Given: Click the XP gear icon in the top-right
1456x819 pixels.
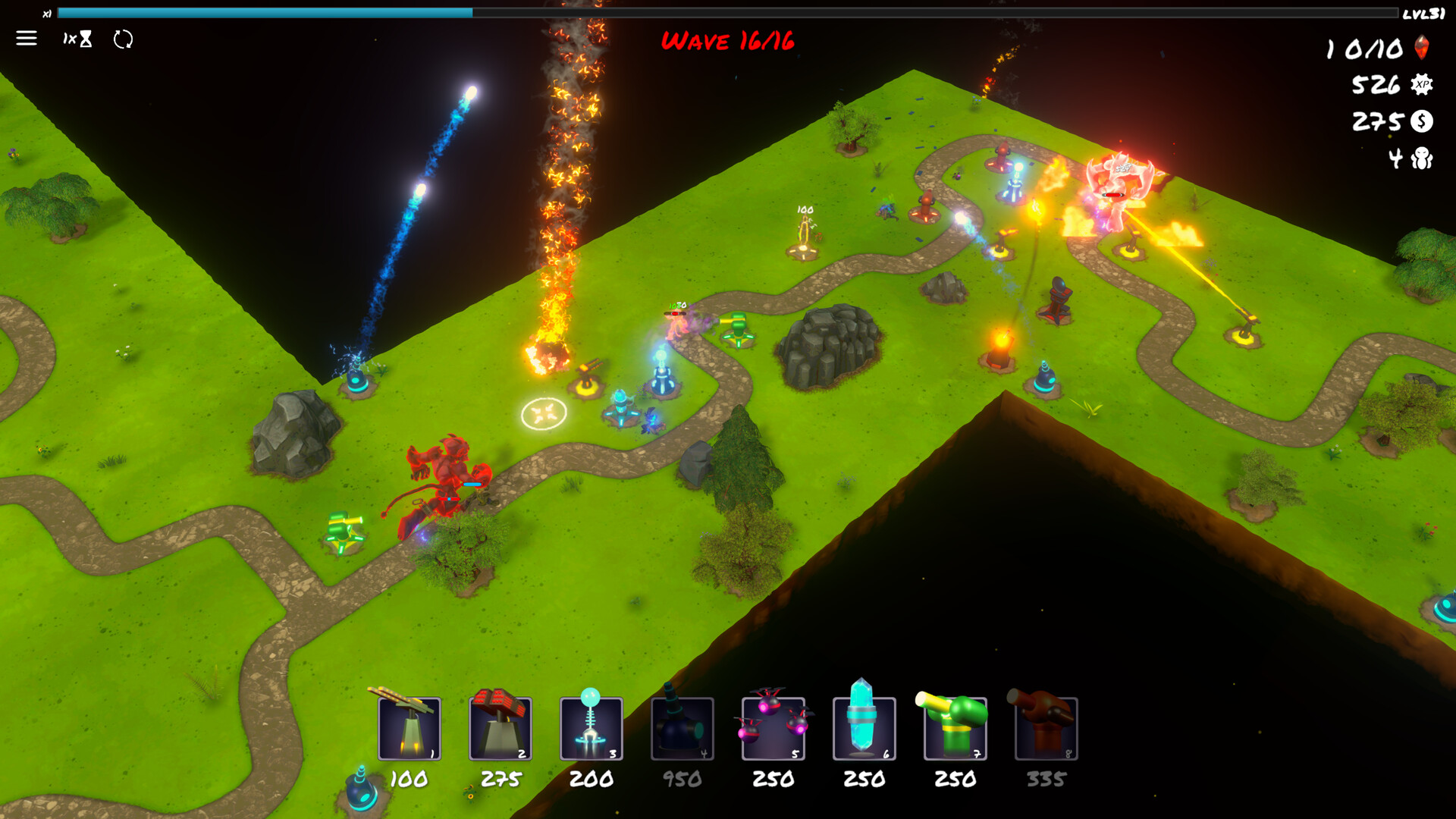Looking at the screenshot, I should pos(1421,85).
